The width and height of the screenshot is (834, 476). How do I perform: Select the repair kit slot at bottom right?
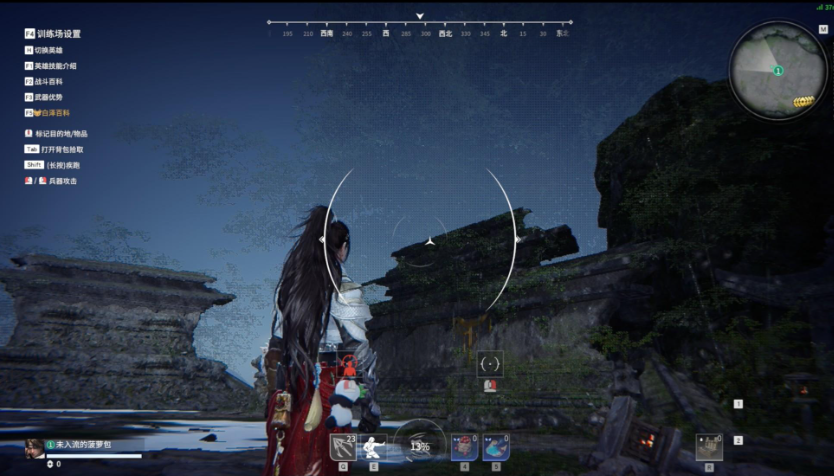pyautogui.click(x=709, y=446)
